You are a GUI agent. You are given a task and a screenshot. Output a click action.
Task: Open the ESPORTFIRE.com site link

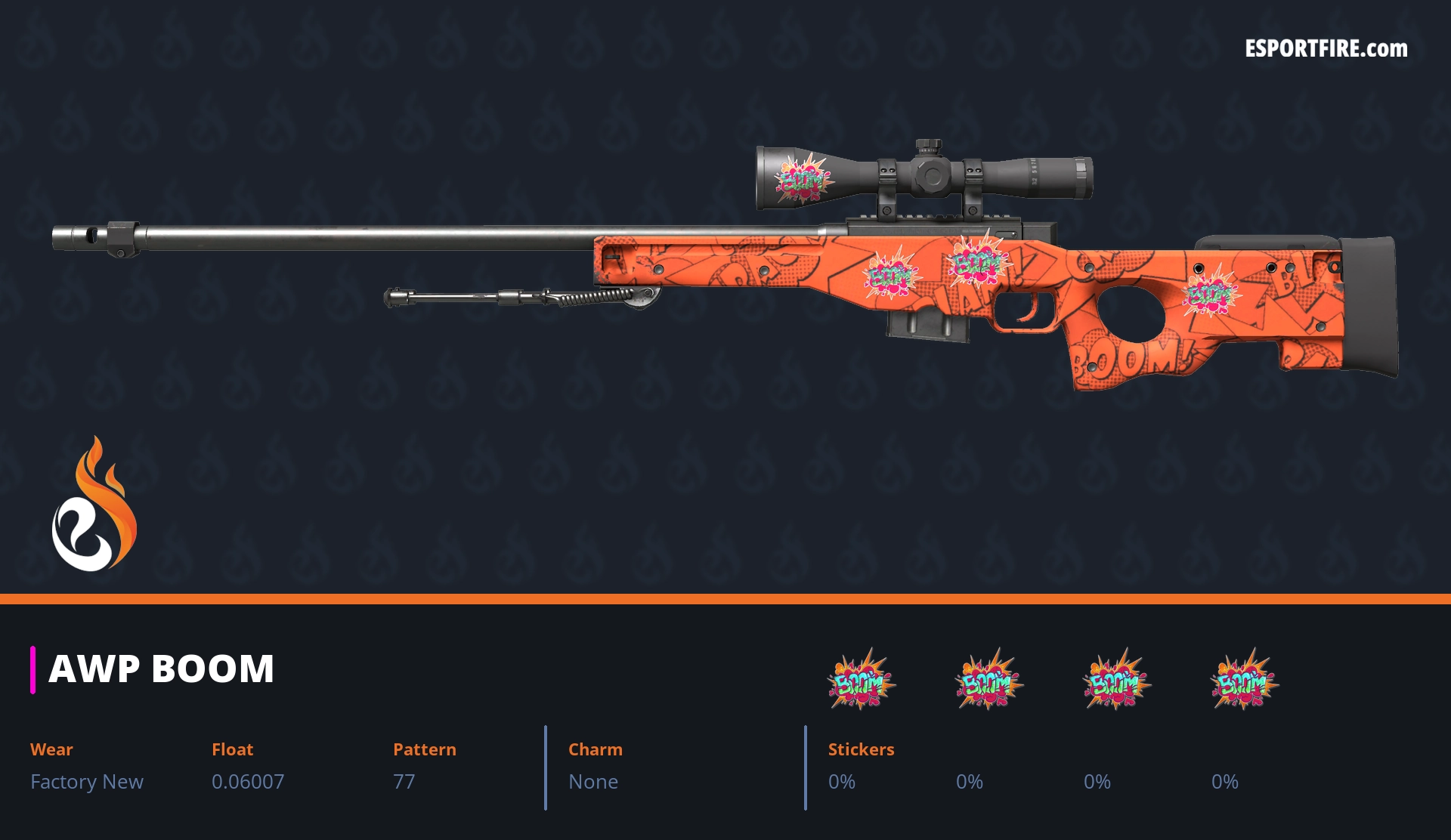[1326, 49]
